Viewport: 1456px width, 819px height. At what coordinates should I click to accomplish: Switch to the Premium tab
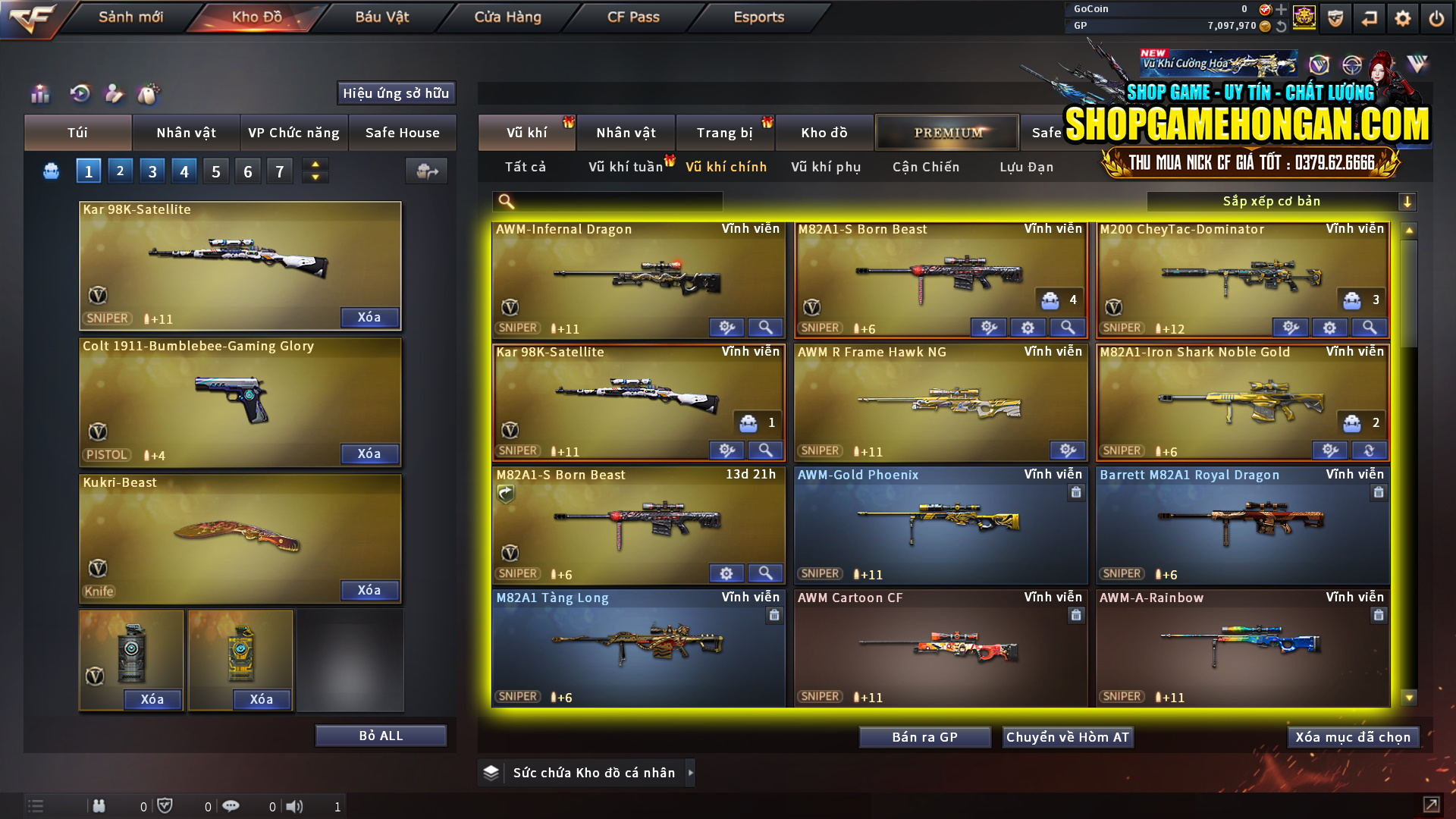click(947, 132)
